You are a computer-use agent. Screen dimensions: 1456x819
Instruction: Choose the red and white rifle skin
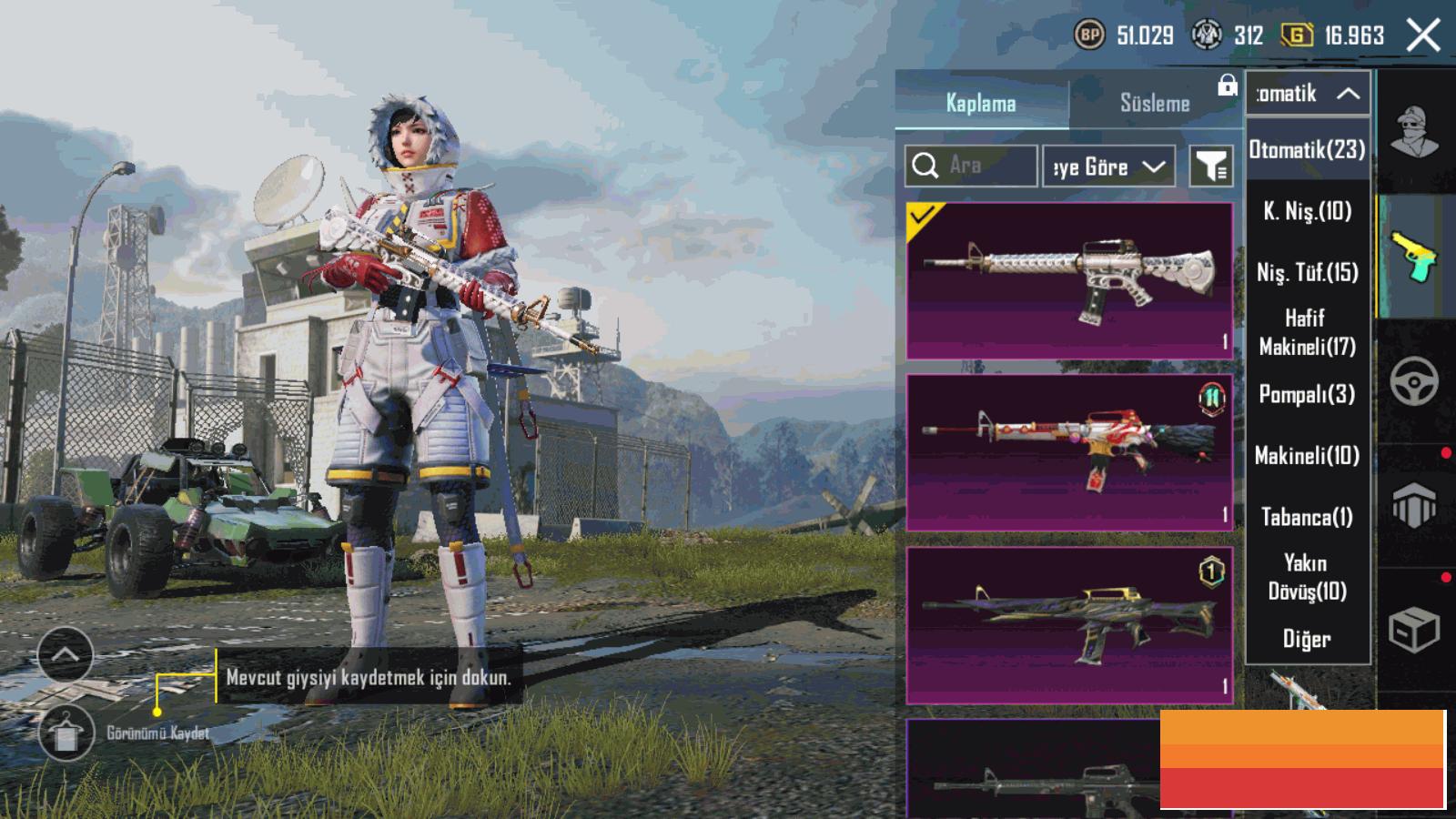[1069, 452]
